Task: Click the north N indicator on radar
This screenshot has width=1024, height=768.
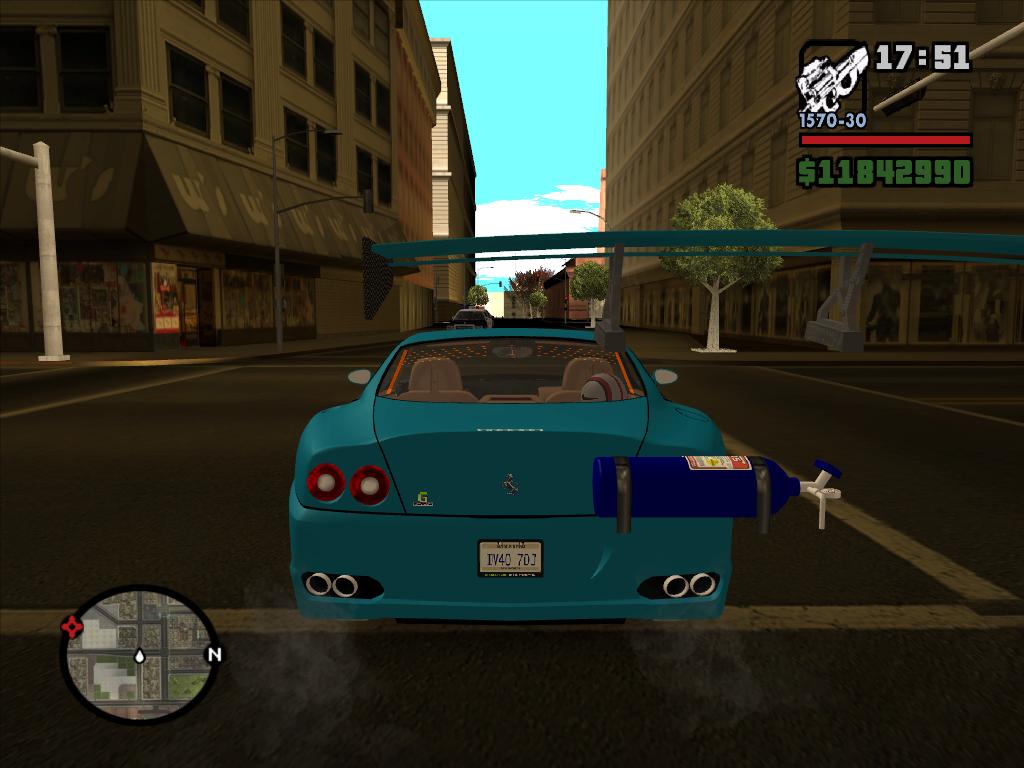Action: (x=213, y=655)
